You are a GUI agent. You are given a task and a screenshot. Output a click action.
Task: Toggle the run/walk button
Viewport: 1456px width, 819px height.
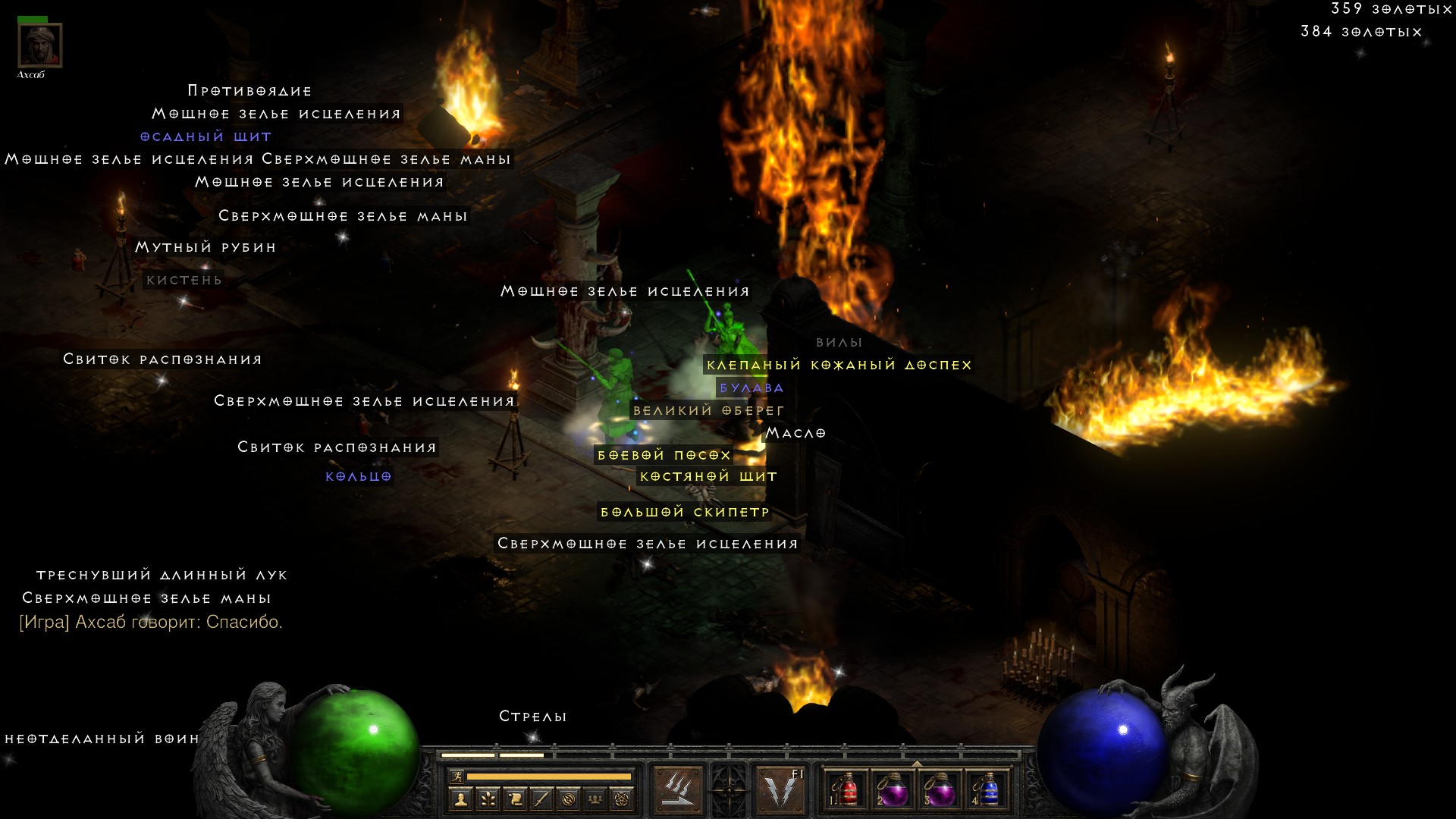click(457, 776)
